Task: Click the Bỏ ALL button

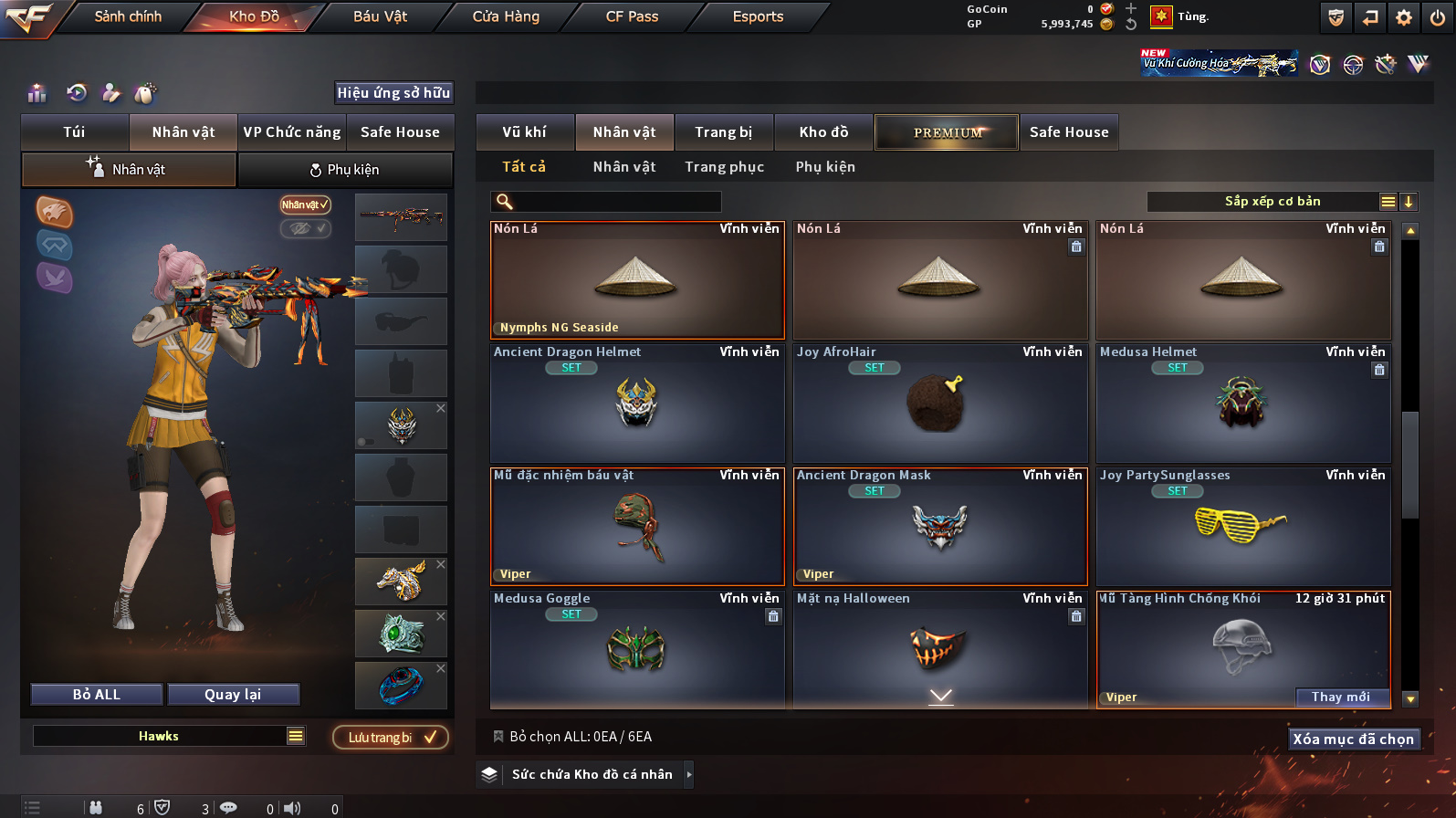Action: [x=97, y=695]
